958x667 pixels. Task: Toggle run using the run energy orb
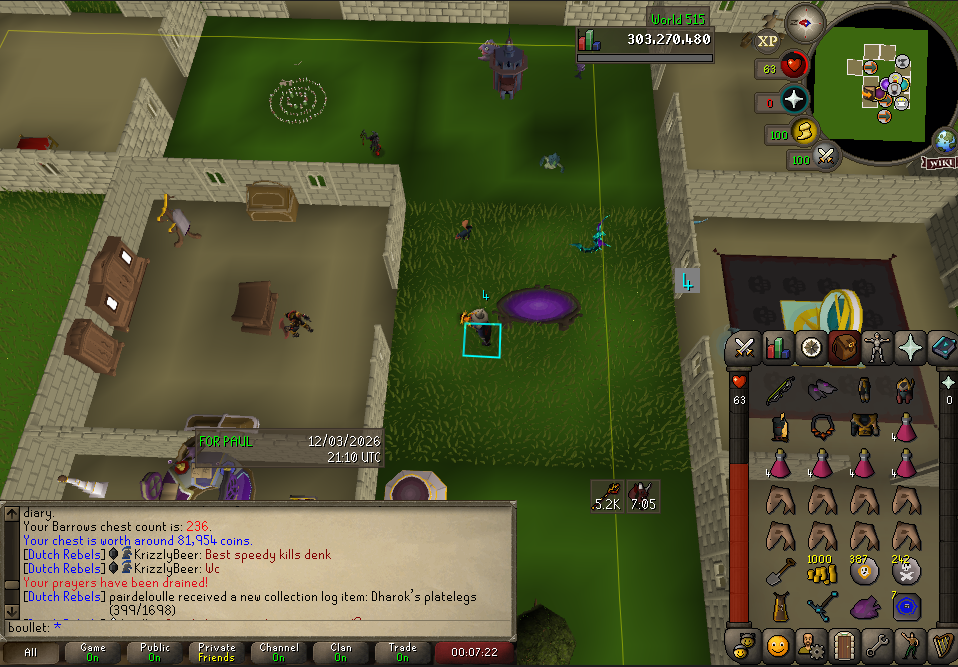pyautogui.click(x=804, y=132)
